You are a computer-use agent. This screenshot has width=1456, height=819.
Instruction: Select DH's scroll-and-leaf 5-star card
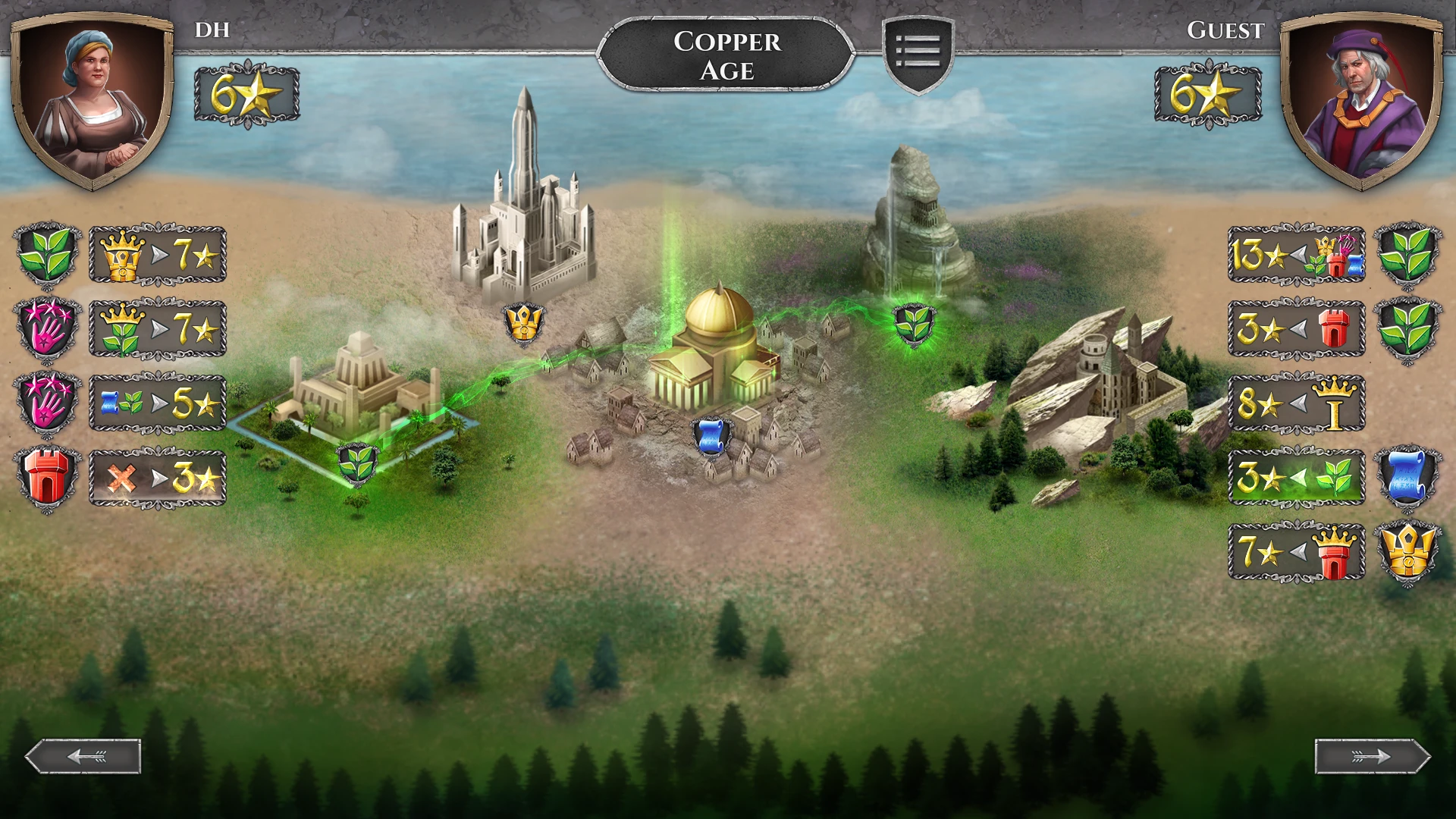click(158, 403)
